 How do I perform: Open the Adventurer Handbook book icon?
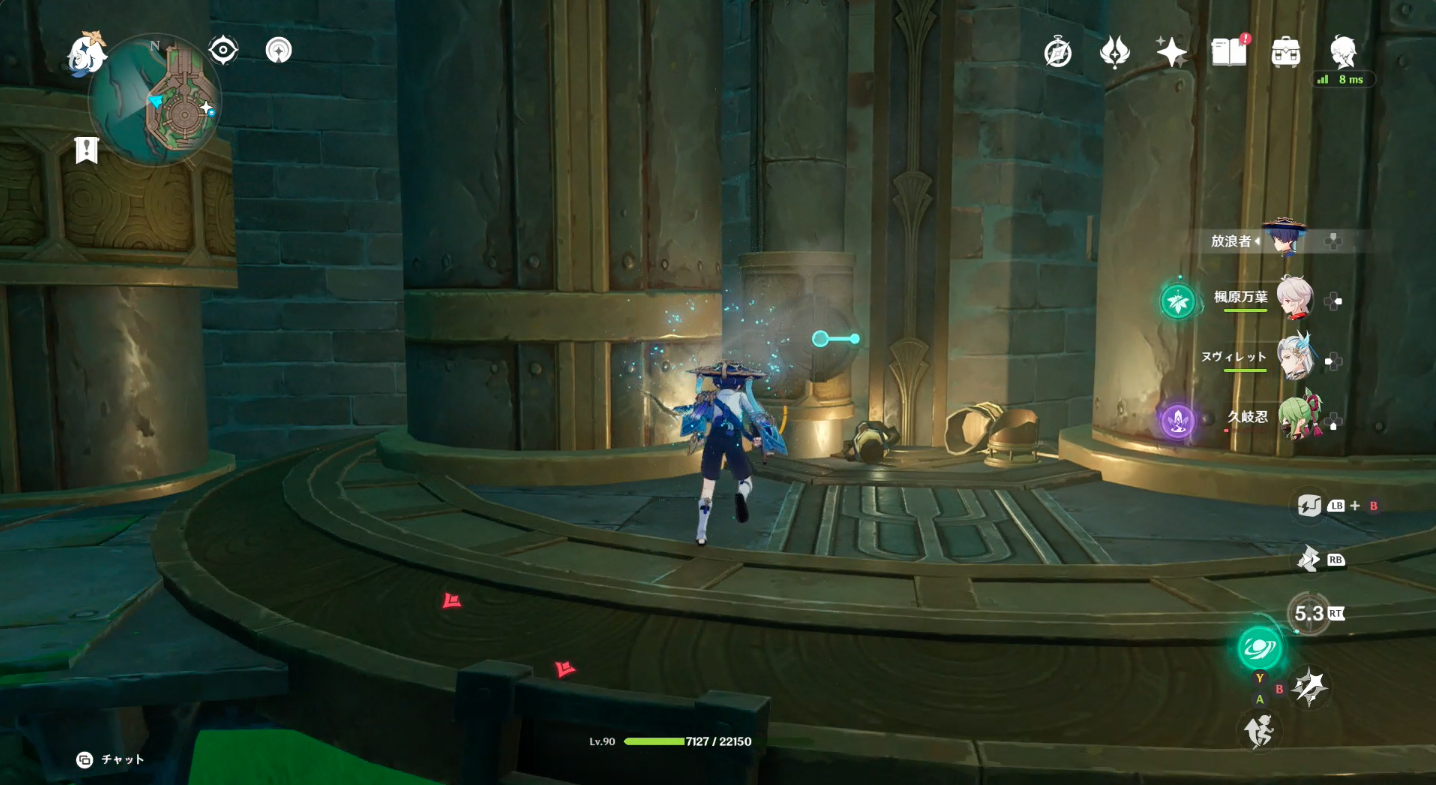1229,52
